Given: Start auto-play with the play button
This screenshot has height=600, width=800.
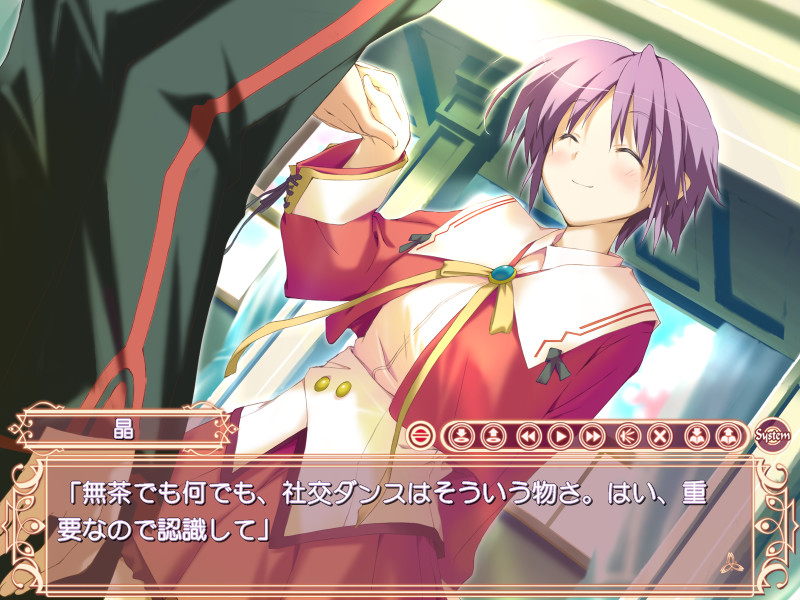Looking at the screenshot, I should tap(560, 436).
